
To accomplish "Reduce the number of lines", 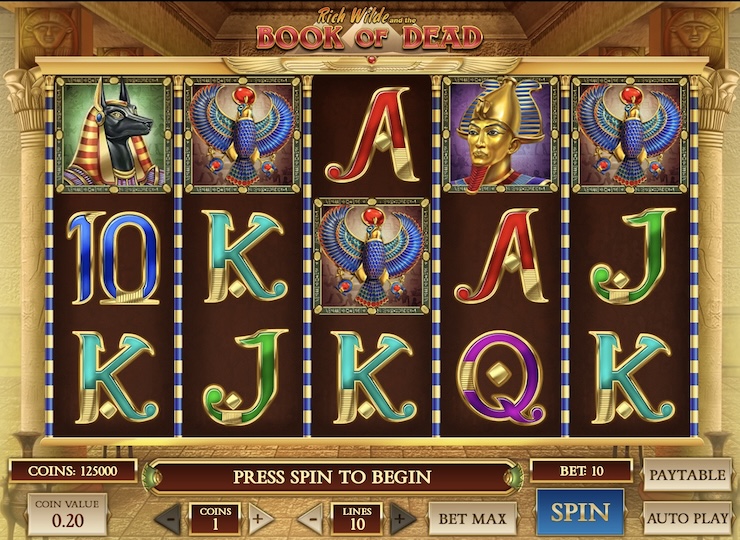I will (x=313, y=519).
